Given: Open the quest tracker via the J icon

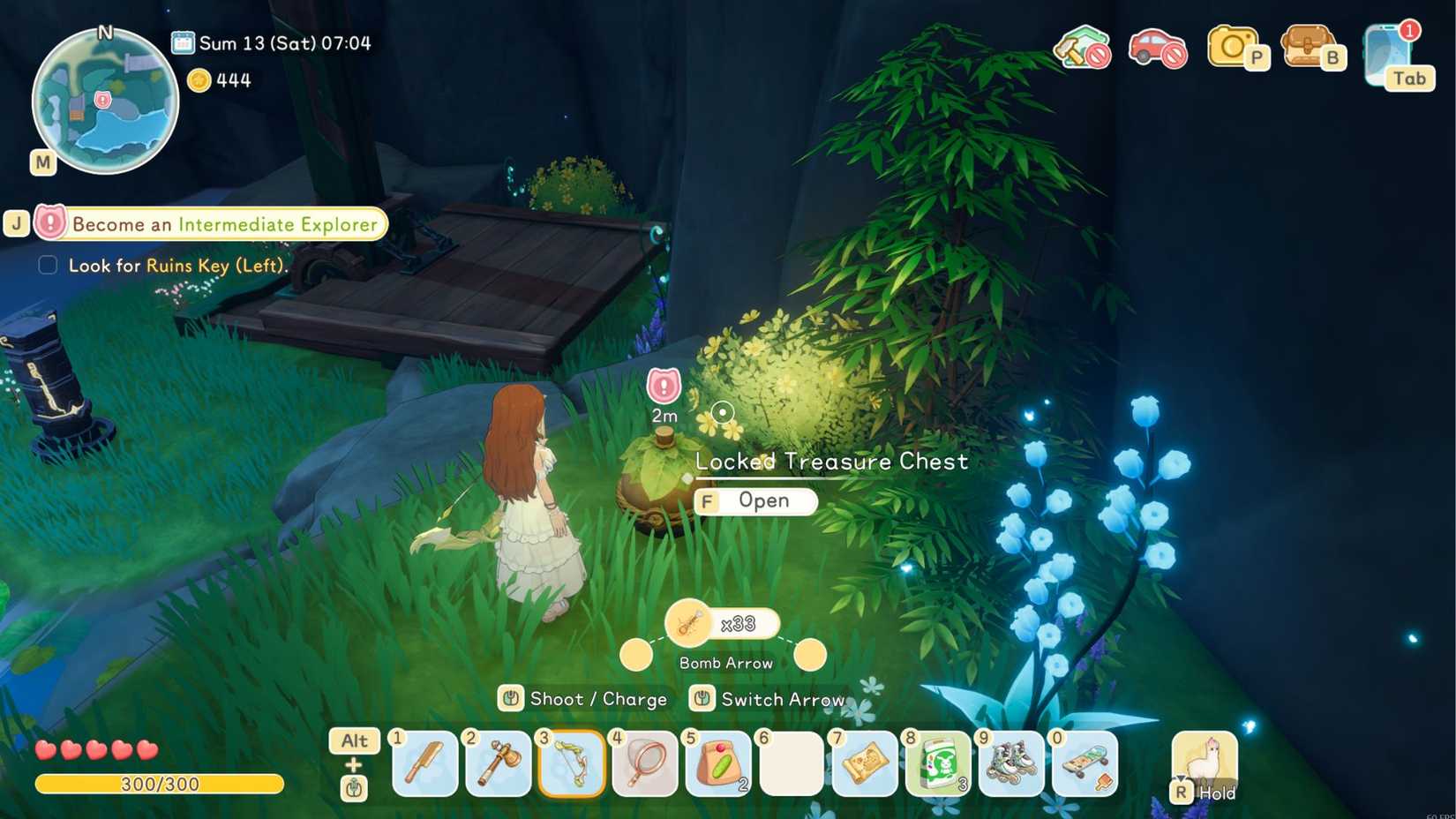Looking at the screenshot, I should (x=17, y=223).
